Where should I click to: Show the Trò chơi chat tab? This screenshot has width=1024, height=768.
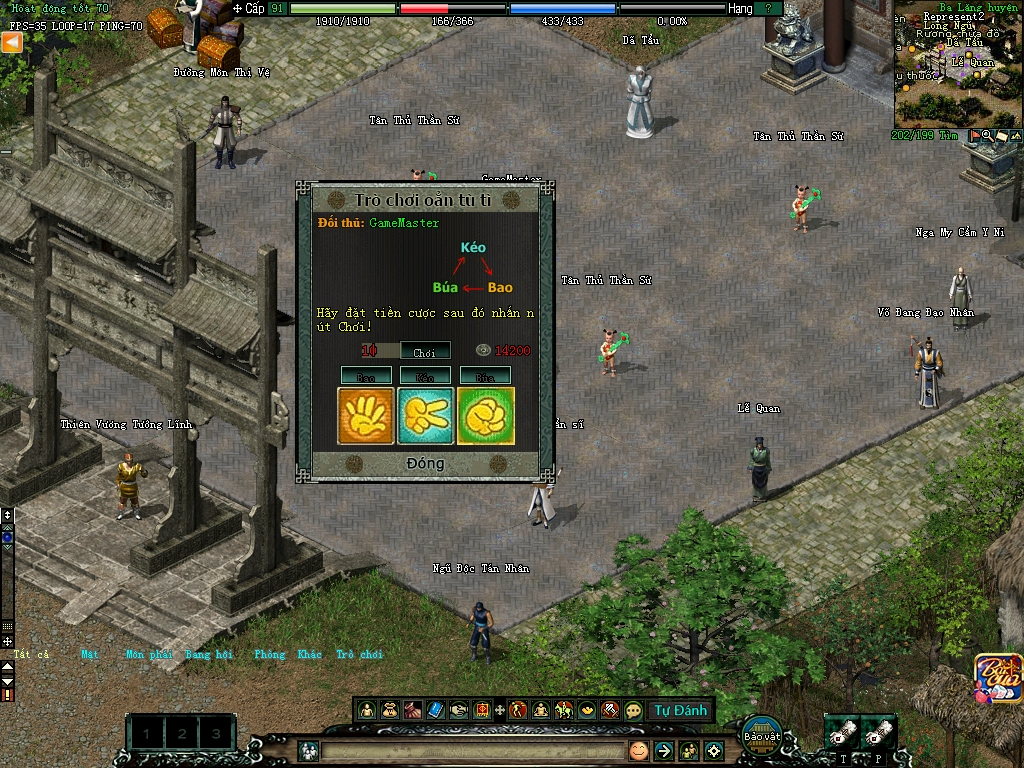coord(359,655)
